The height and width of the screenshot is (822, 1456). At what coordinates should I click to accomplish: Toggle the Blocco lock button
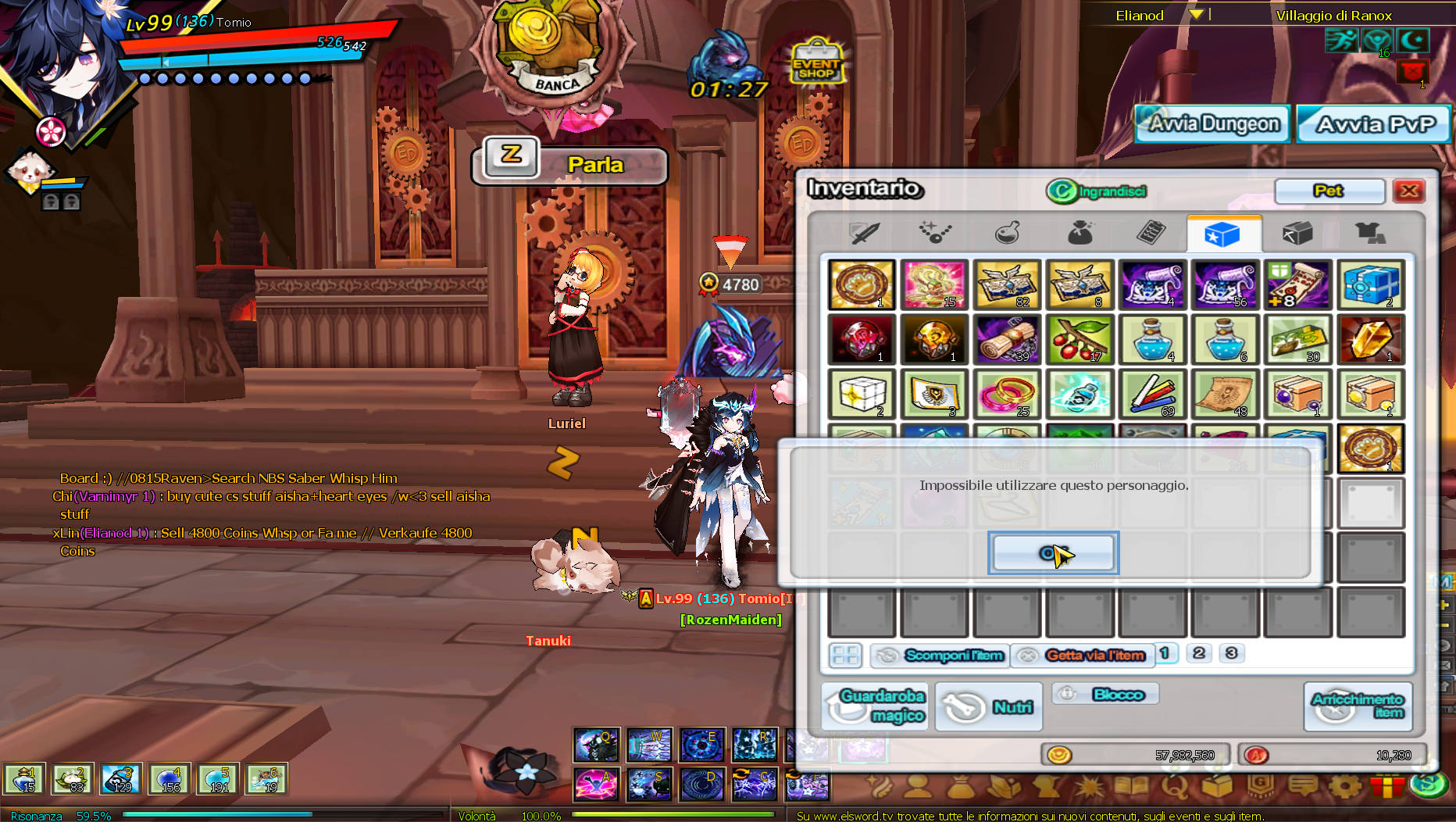click(x=1105, y=694)
